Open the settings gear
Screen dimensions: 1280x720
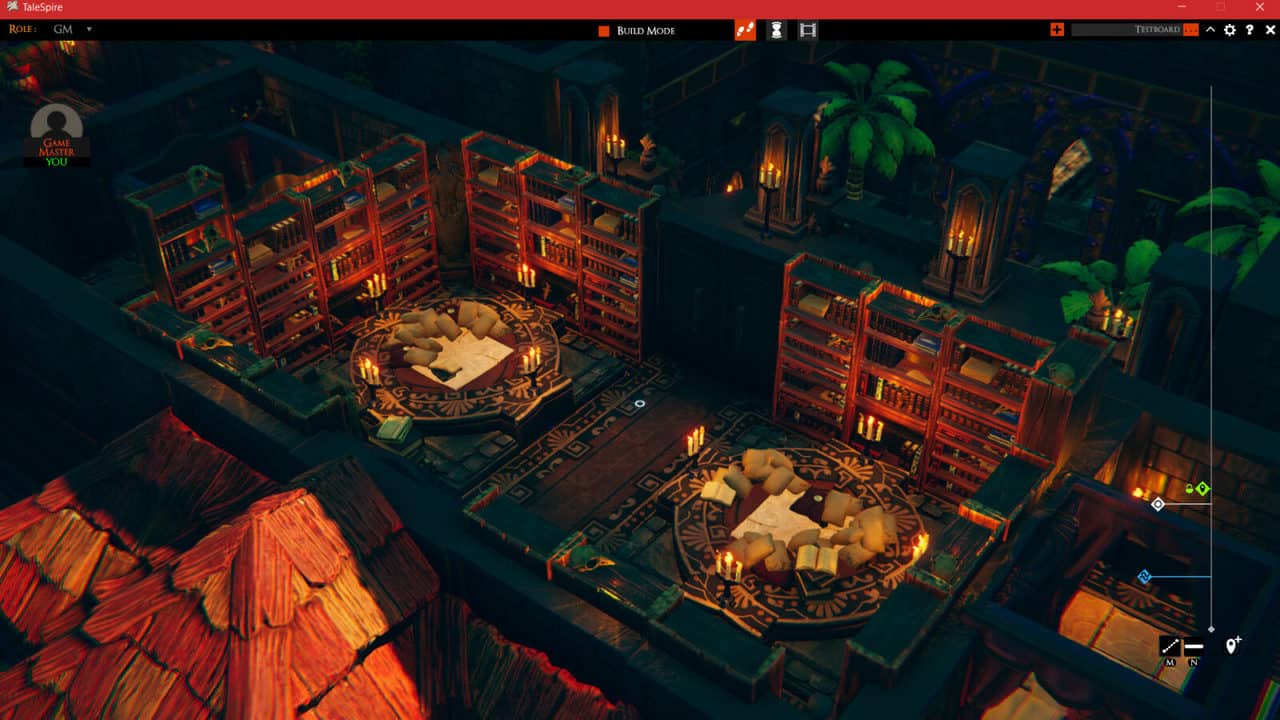coord(1229,30)
